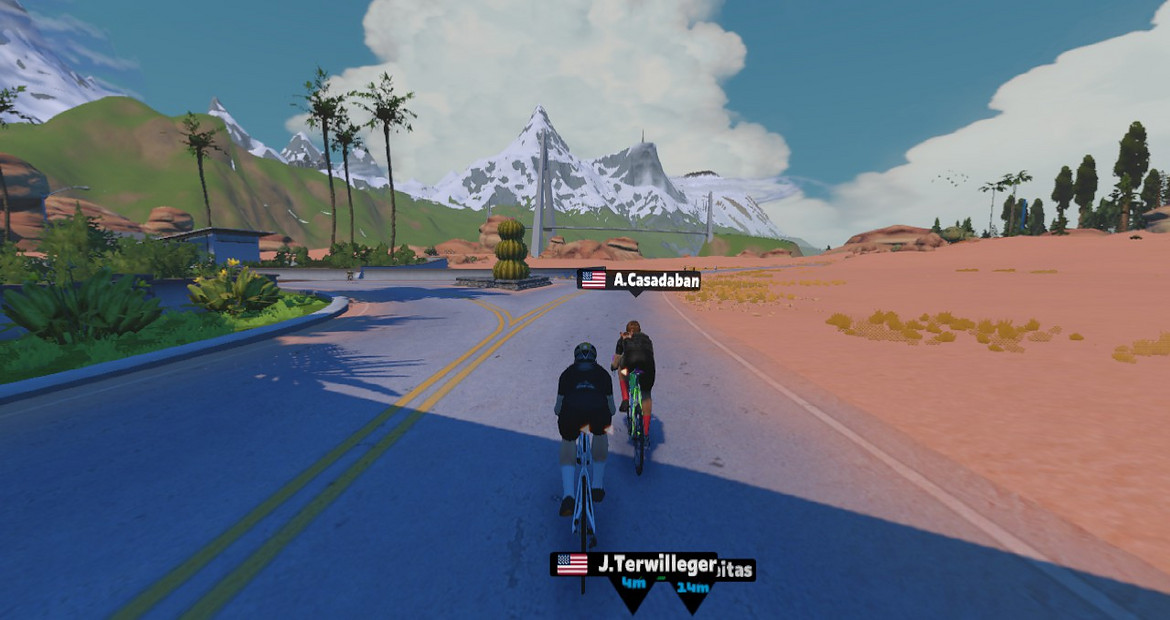Select the A.Casadaban rider name tag
Screen dimensions: 1170x620
(x=639, y=280)
